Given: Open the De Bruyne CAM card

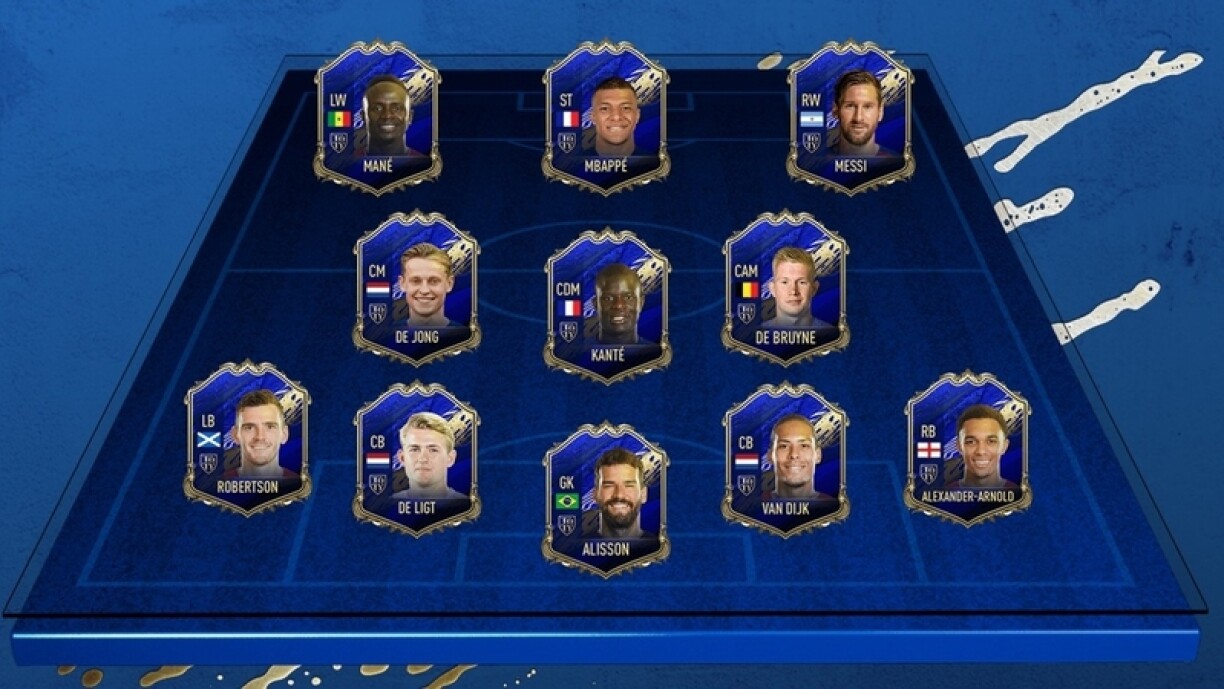Looking at the screenshot, I should click(785, 288).
